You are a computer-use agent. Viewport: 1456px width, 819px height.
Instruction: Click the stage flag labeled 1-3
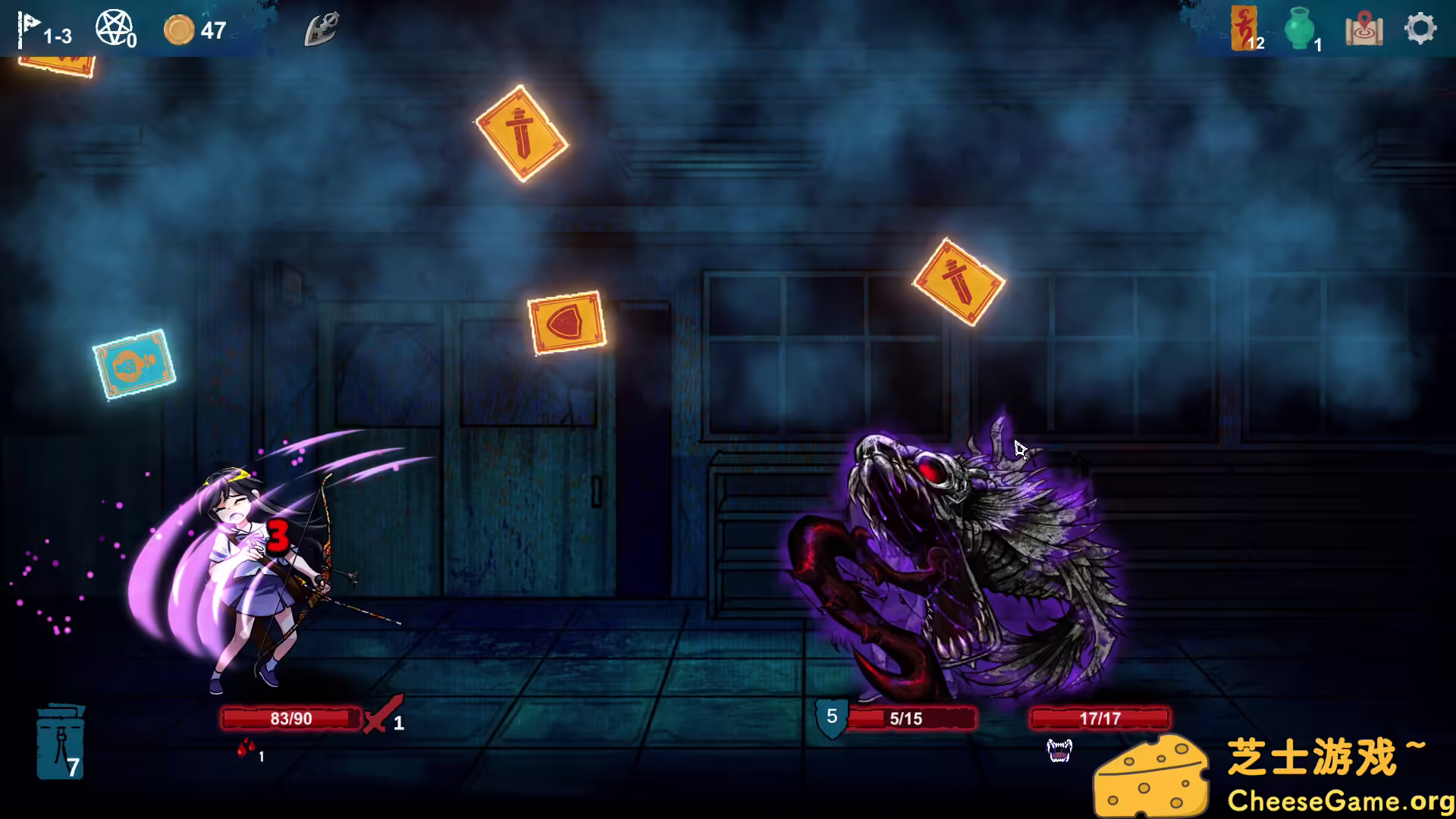pyautogui.click(x=45, y=29)
